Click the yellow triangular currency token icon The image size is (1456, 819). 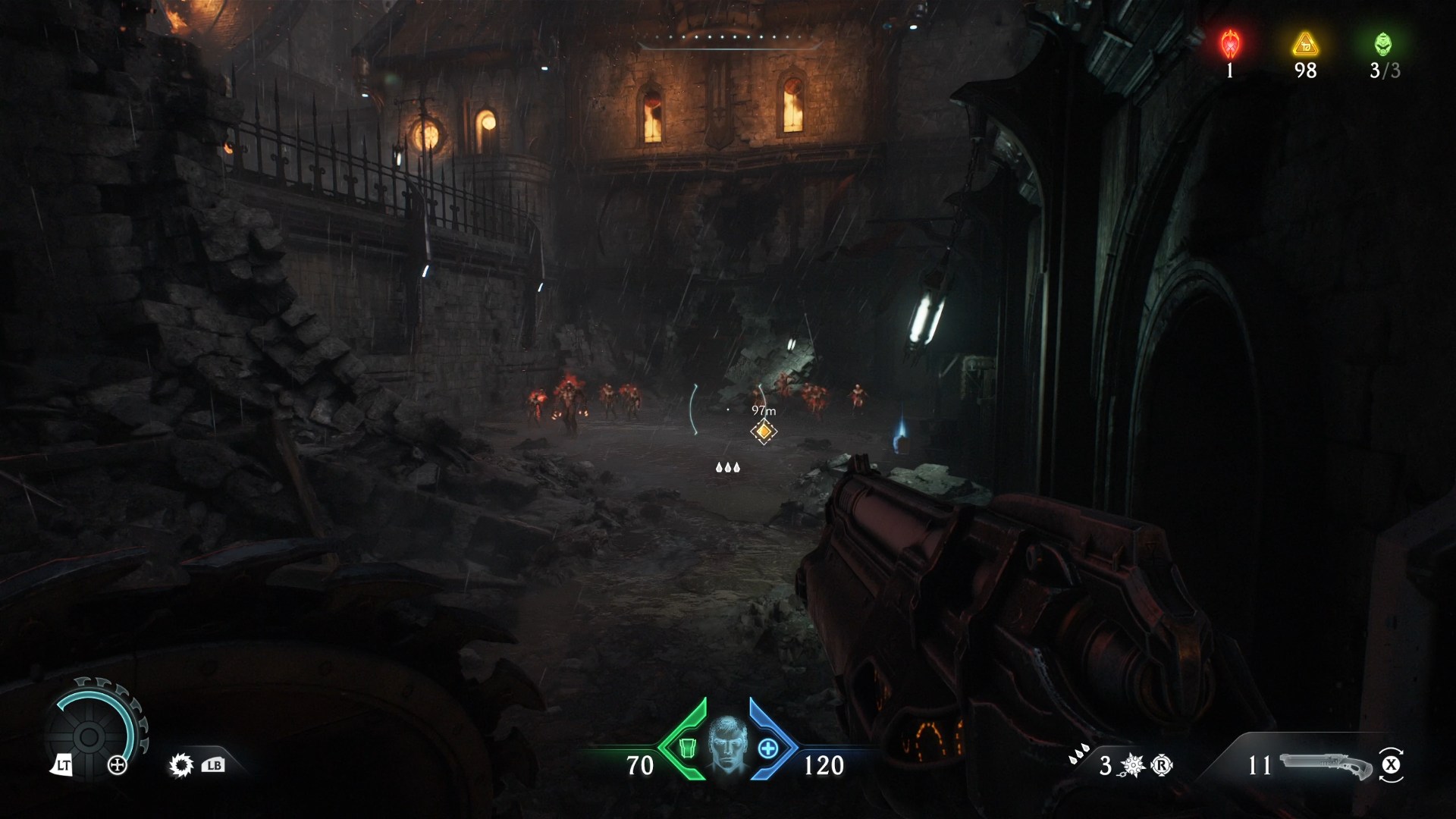point(1303,42)
